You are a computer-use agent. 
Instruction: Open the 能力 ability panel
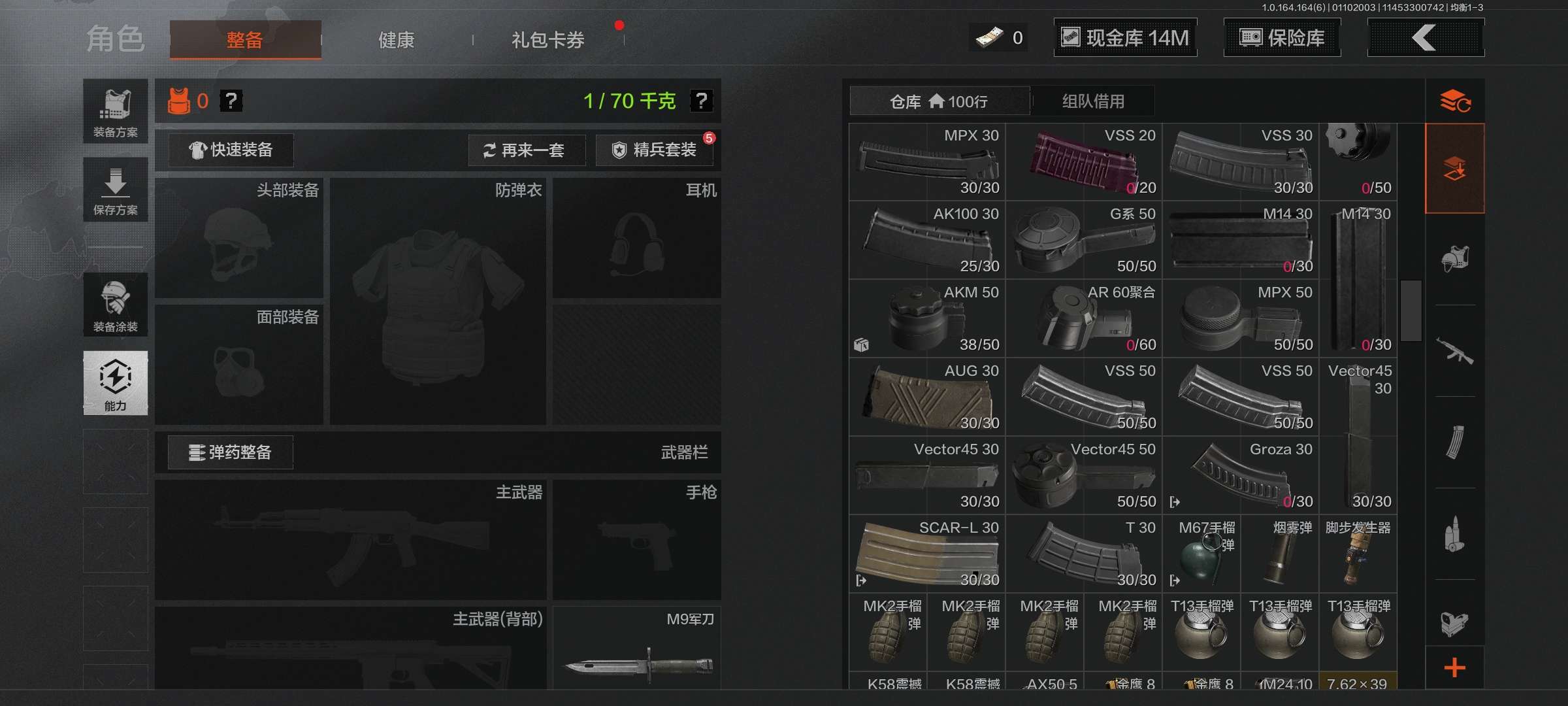point(115,384)
